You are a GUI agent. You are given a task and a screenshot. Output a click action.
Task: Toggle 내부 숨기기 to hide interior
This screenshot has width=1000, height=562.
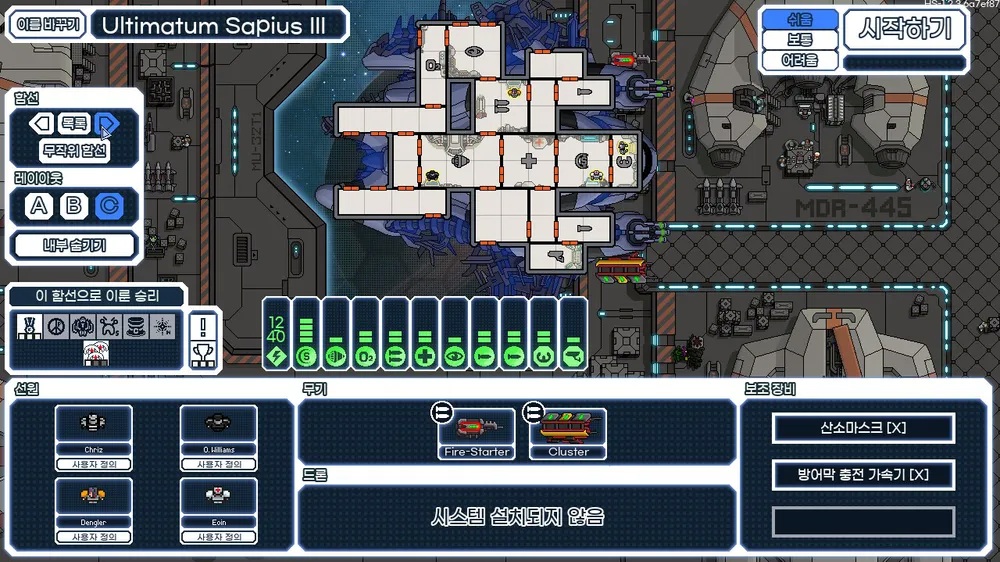click(x=74, y=244)
